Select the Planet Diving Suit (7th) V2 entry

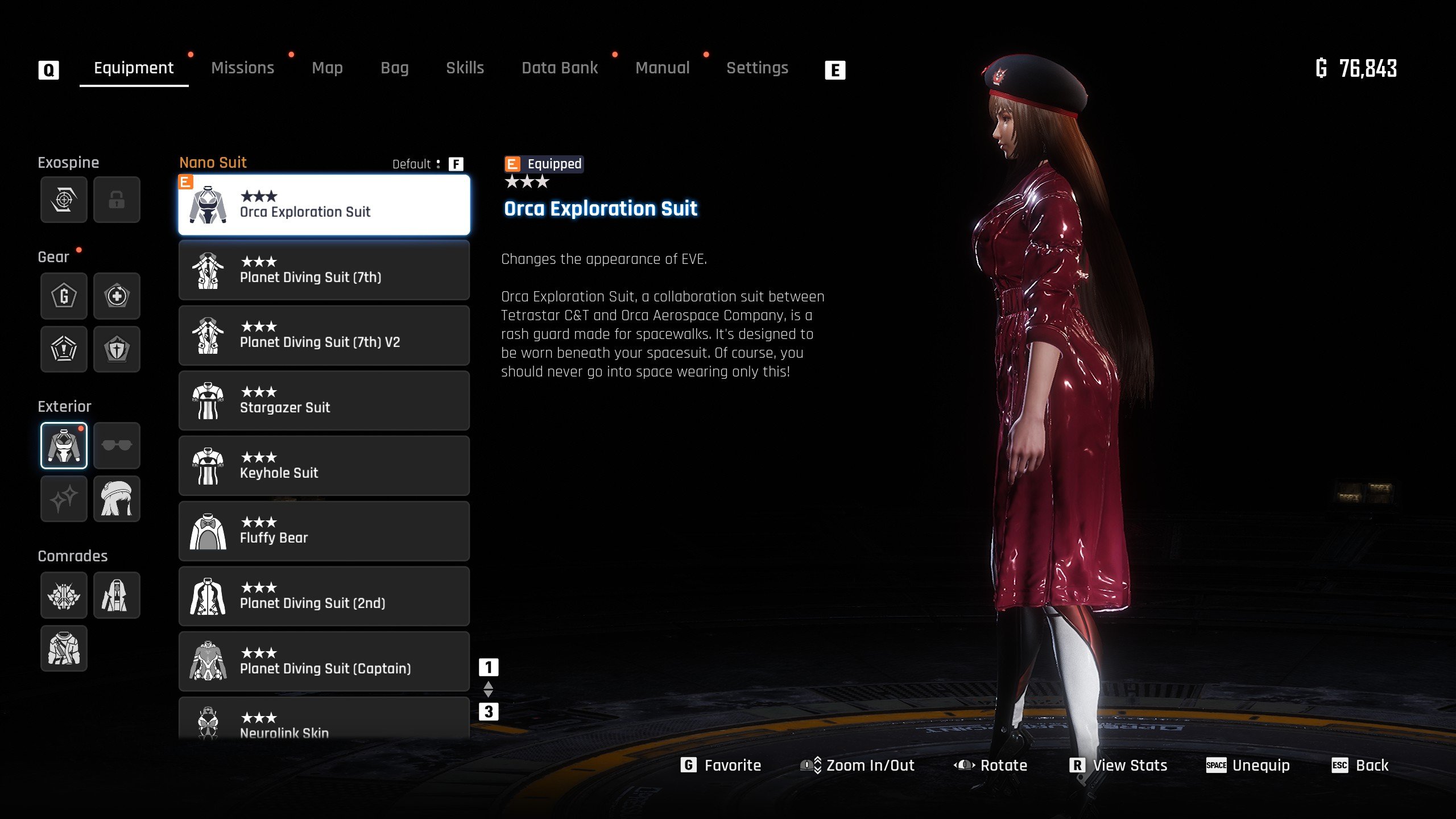point(324,336)
